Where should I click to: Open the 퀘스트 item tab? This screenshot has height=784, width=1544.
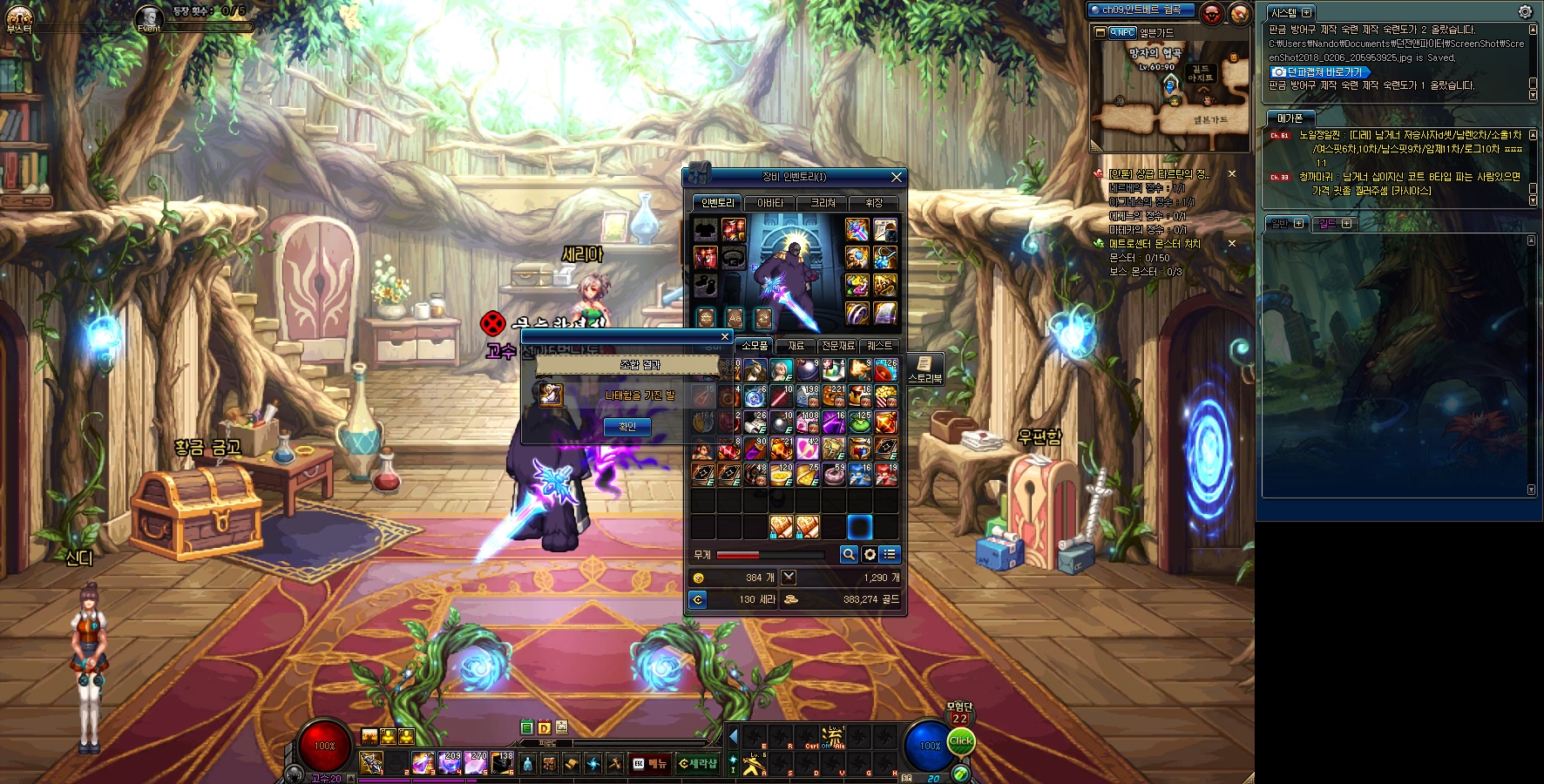(879, 346)
